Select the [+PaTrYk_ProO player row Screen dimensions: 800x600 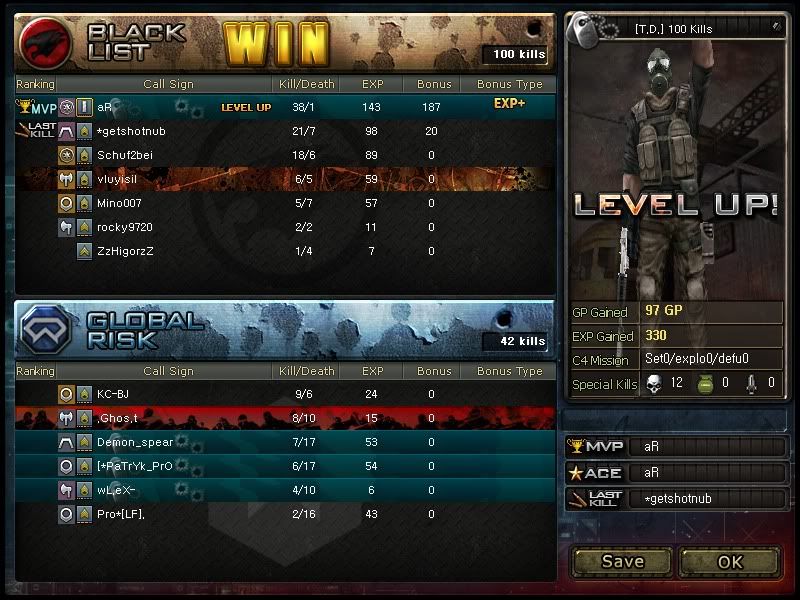135,466
